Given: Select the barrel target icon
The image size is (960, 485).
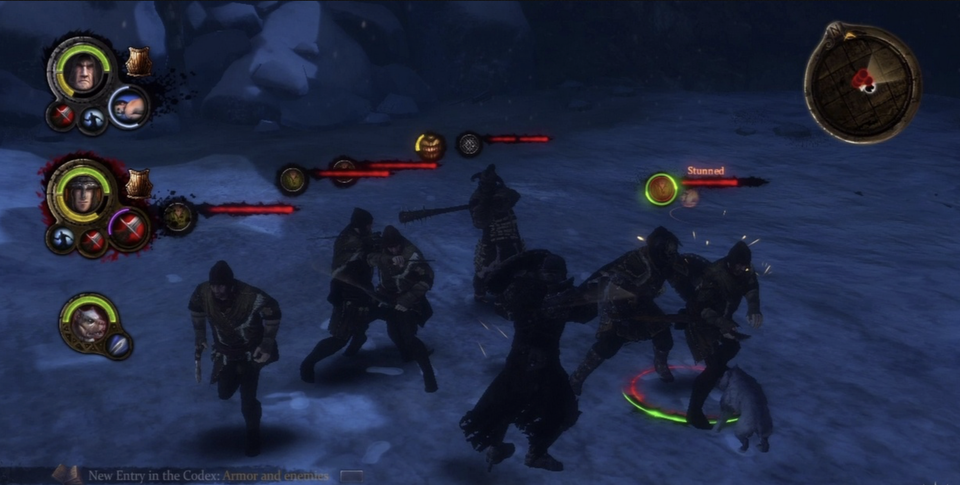Looking at the screenshot, I should click(430, 146).
